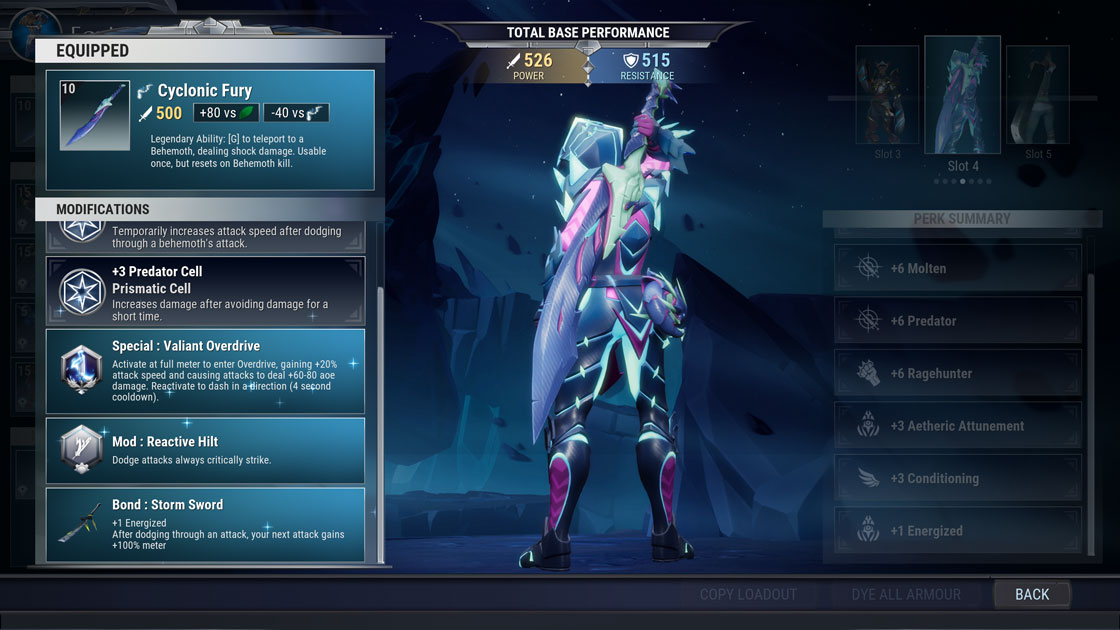The width and height of the screenshot is (1120, 630).
Task: Show the +3 Aetheric Attunement perk
Action: click(x=957, y=426)
